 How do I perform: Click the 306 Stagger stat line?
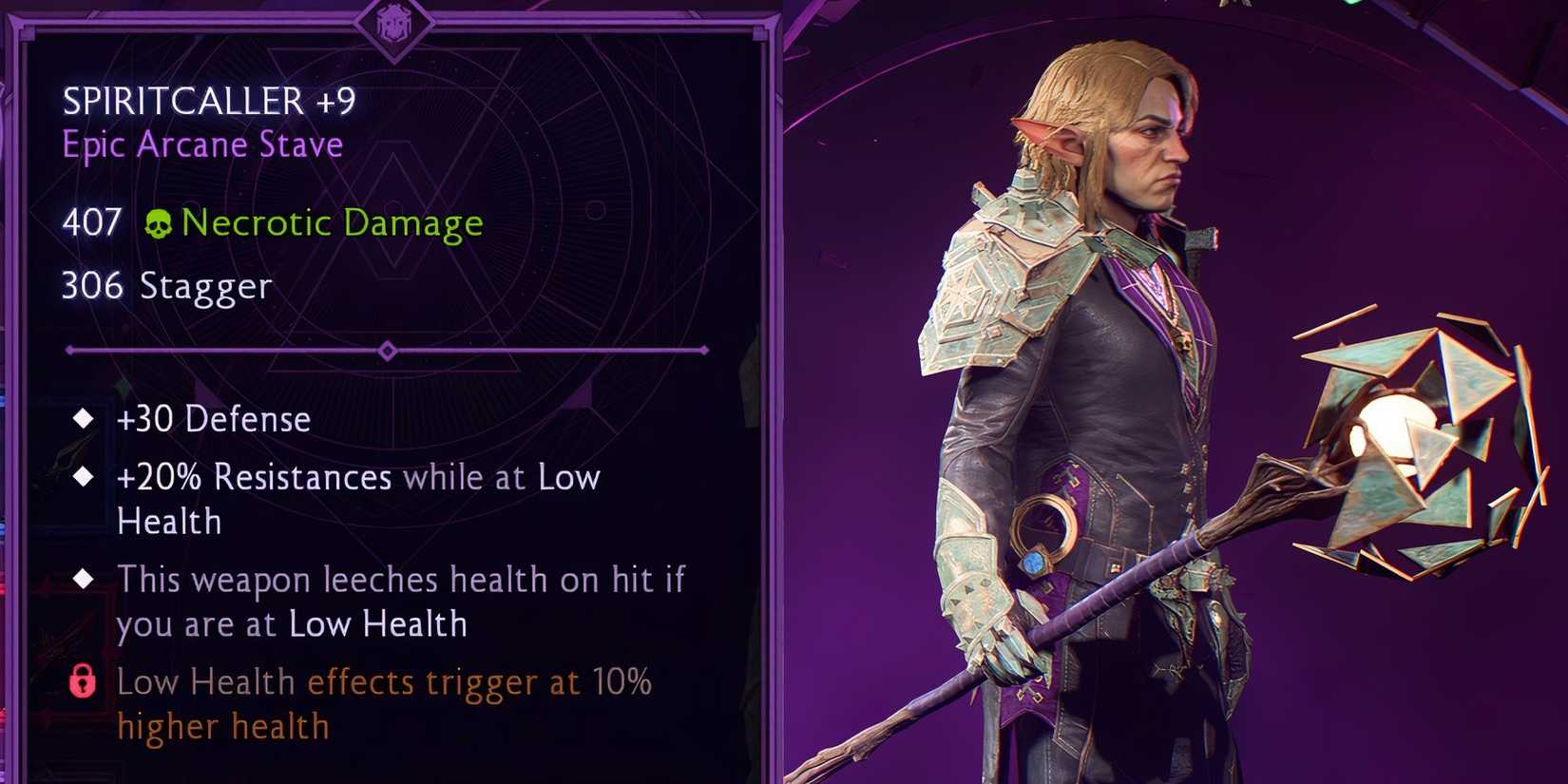click(x=166, y=286)
